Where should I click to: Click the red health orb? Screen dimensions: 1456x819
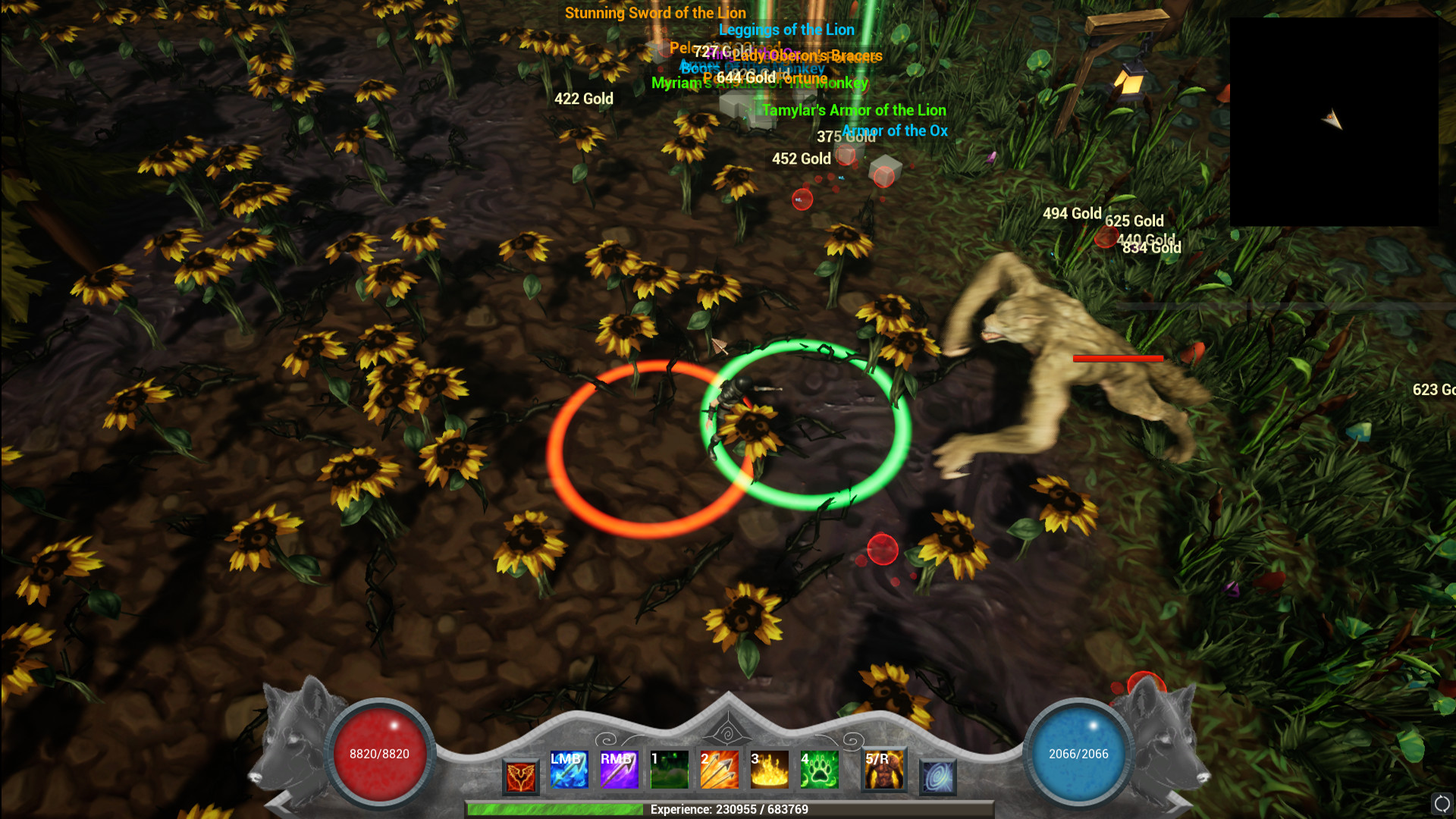pyautogui.click(x=378, y=751)
